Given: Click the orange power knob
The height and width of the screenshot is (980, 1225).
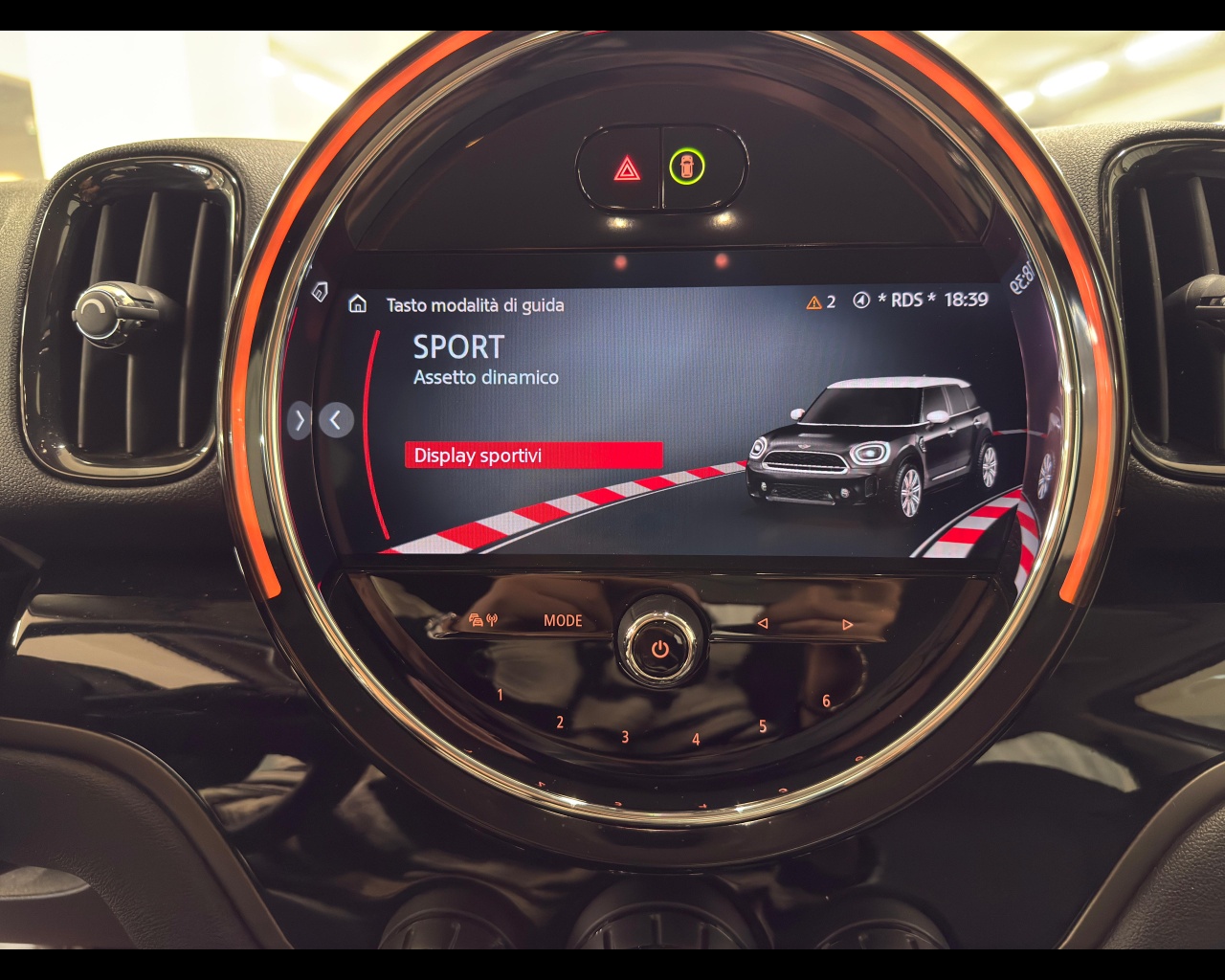Looking at the screenshot, I should (660, 648).
